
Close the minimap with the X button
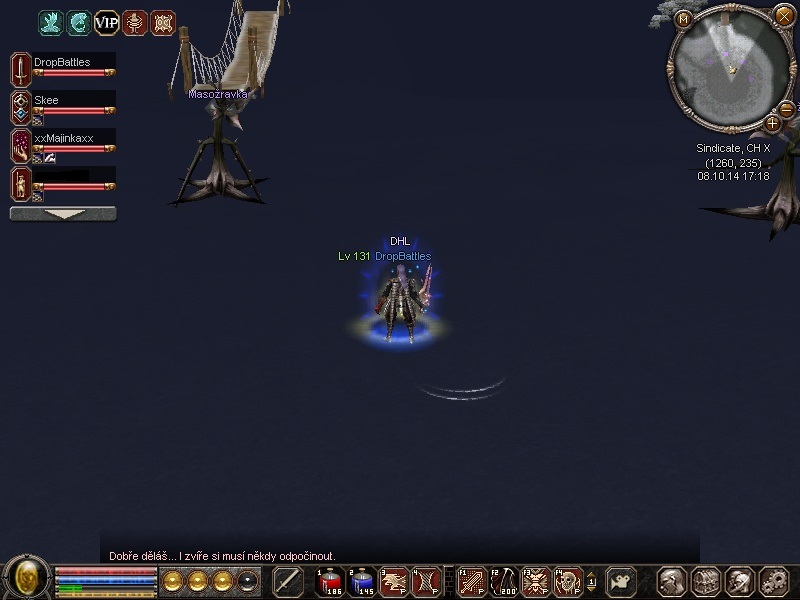784,15
